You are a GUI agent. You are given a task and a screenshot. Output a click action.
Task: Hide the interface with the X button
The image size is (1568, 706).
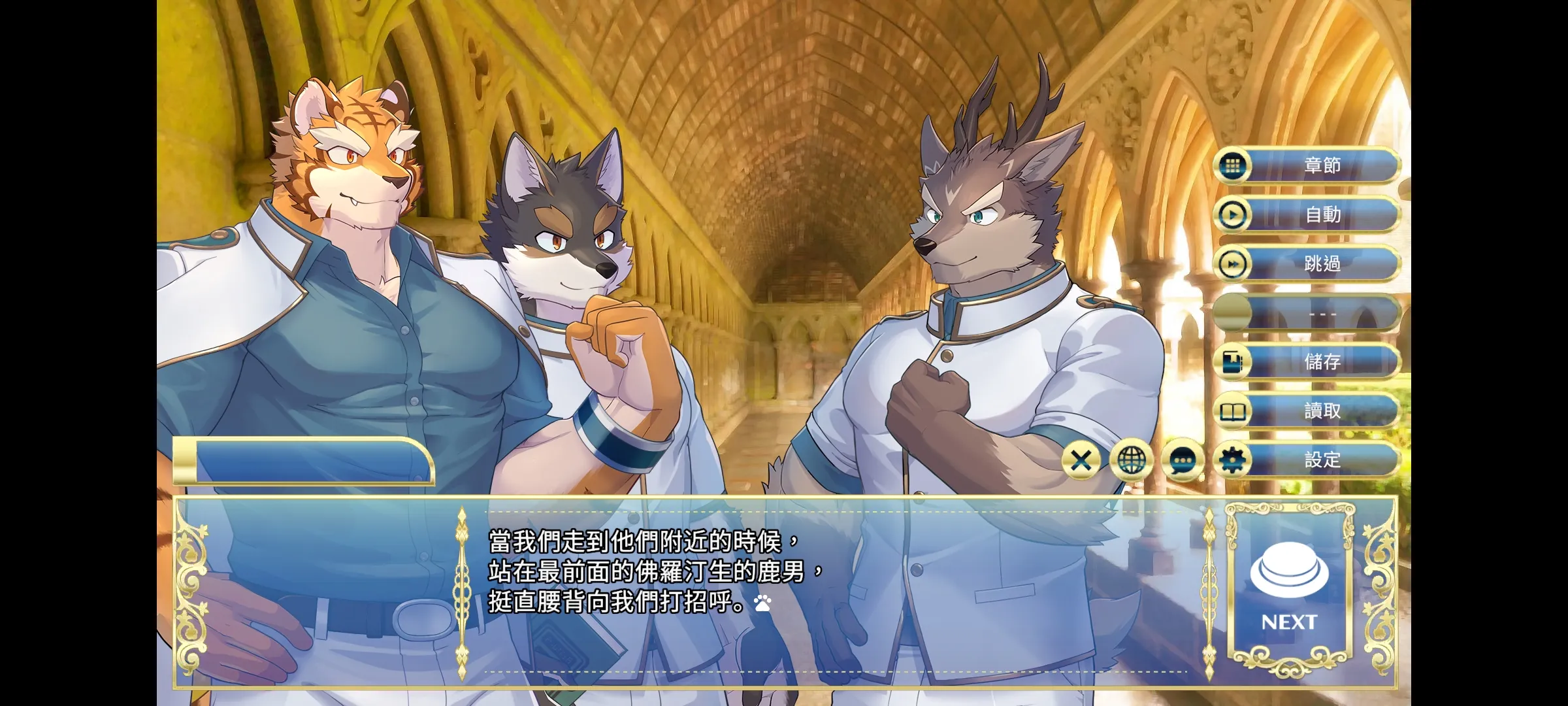[1081, 460]
